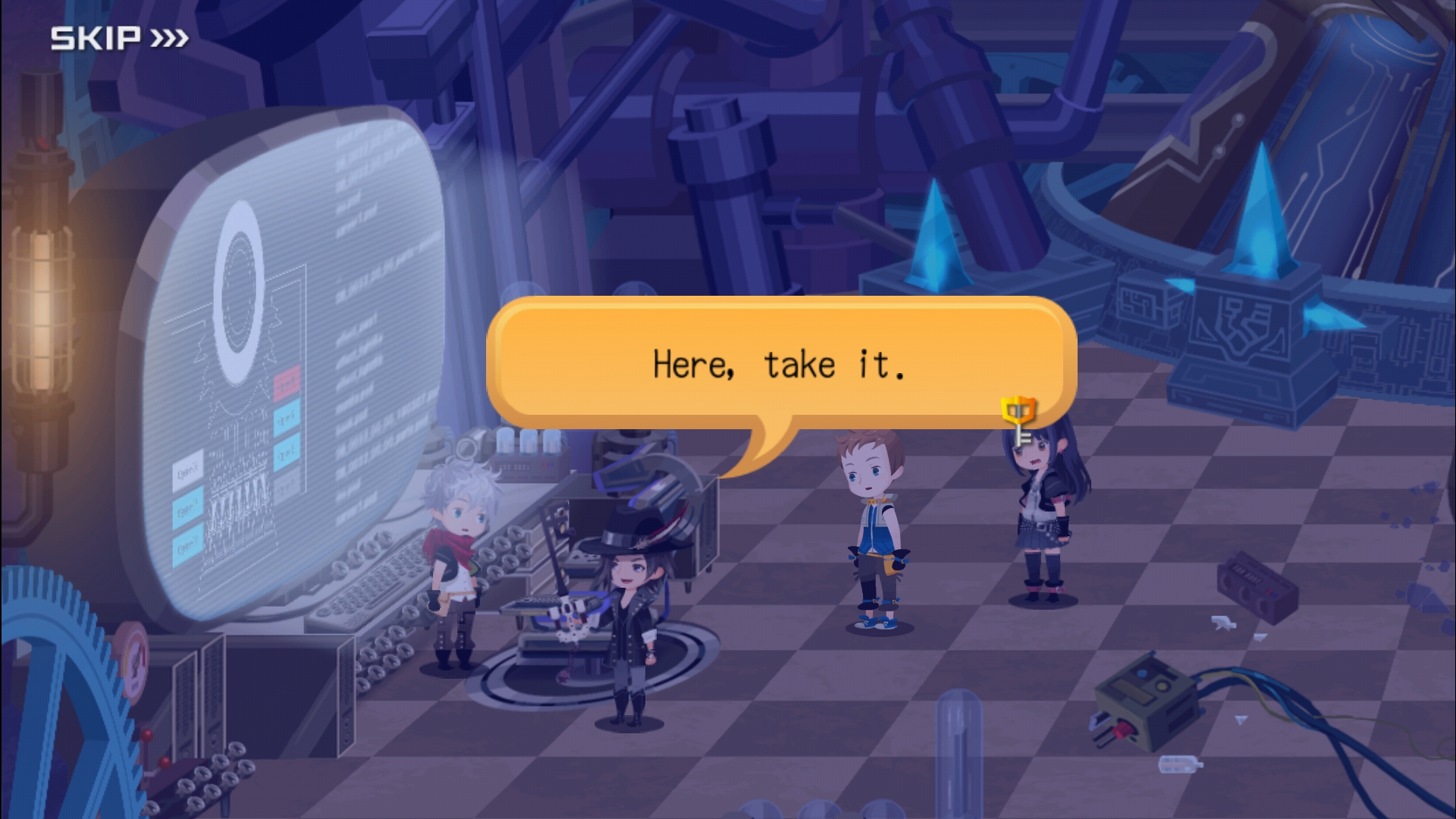
Task: Advance the "Here, take it." dialogue bubble
Action: pyautogui.click(x=780, y=363)
